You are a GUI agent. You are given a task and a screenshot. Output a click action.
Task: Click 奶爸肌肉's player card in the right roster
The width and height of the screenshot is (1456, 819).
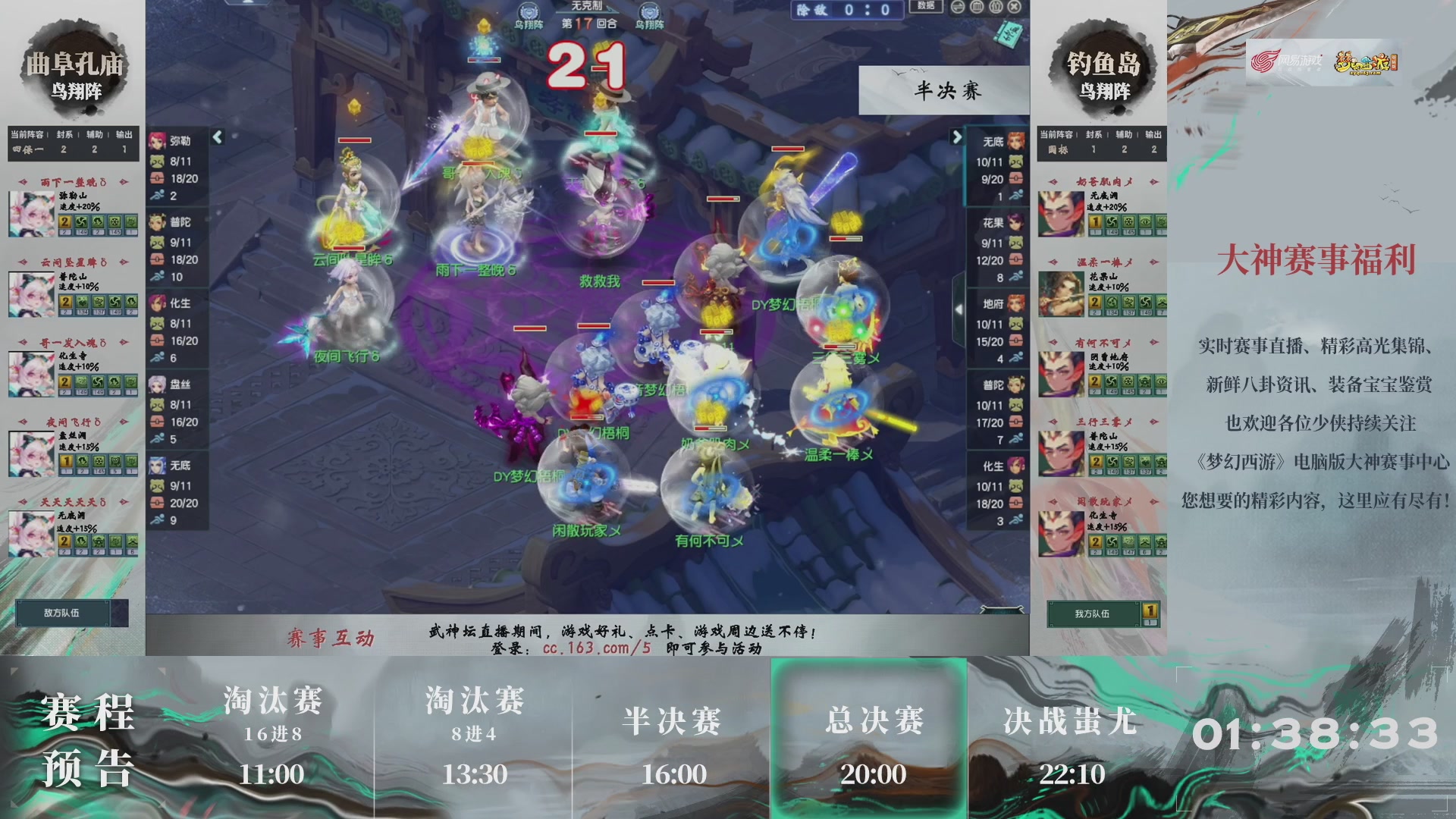(x=1103, y=209)
